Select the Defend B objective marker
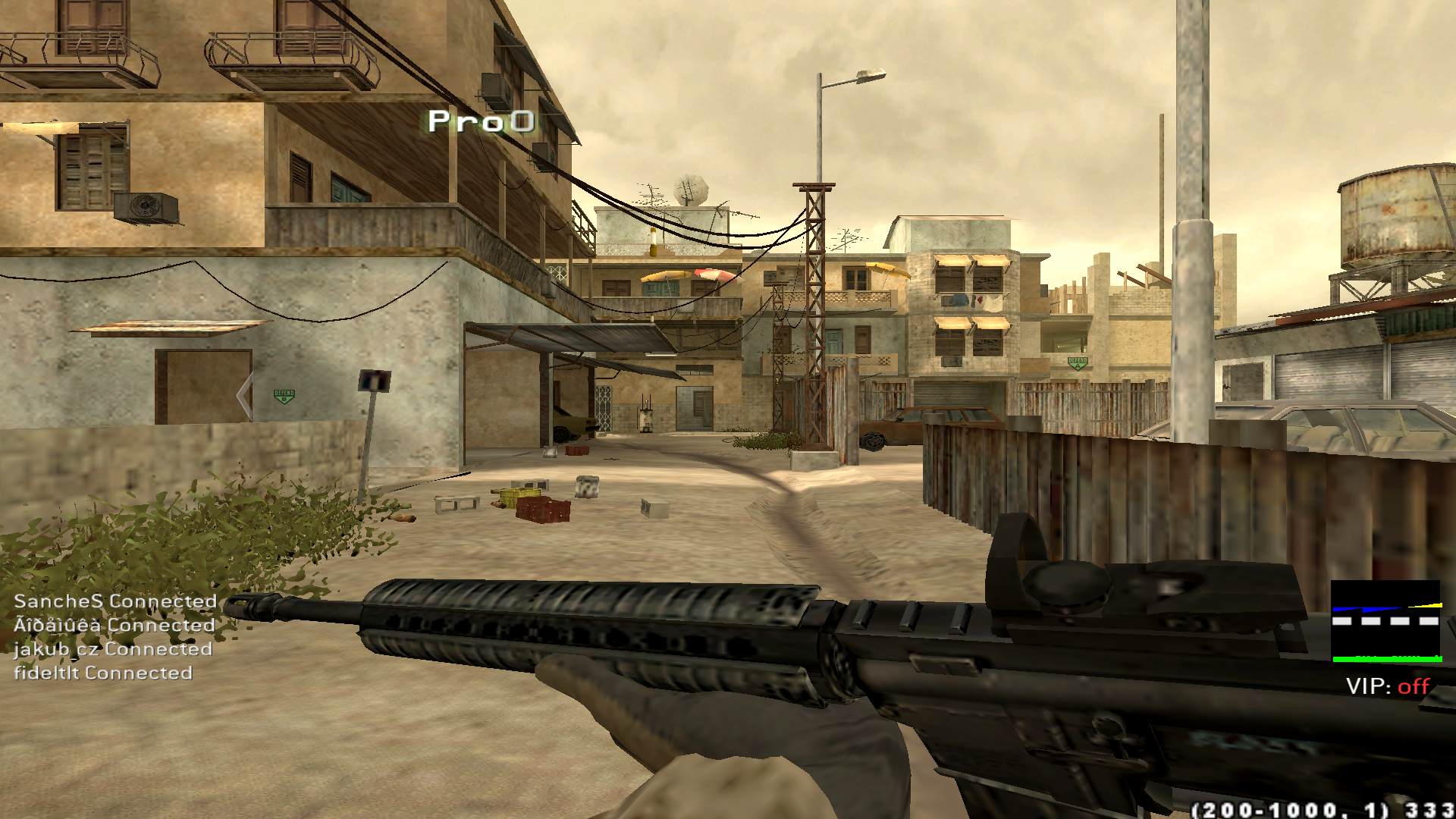The image size is (1456, 819). [284, 396]
